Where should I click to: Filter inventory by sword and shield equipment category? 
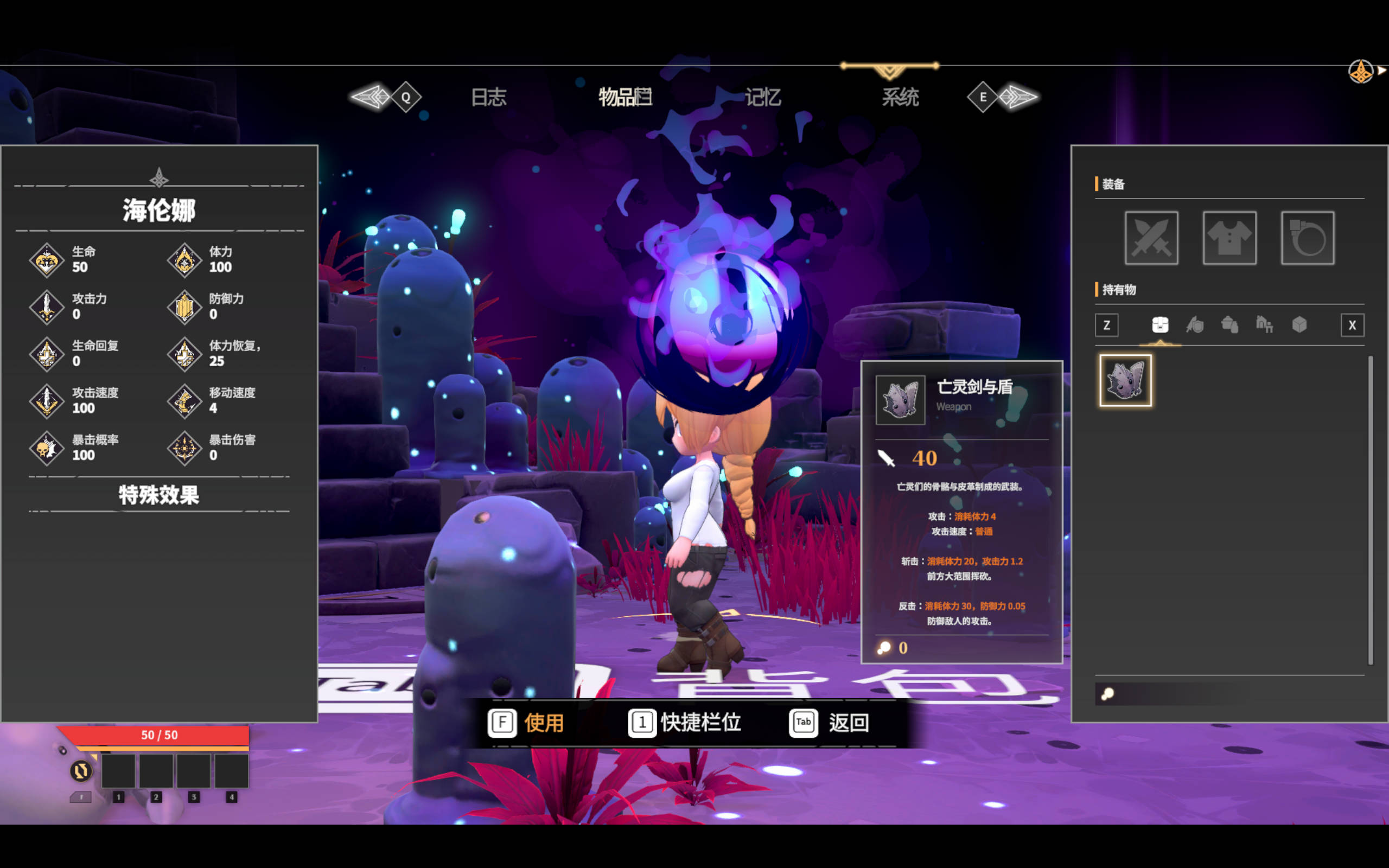[1195, 325]
